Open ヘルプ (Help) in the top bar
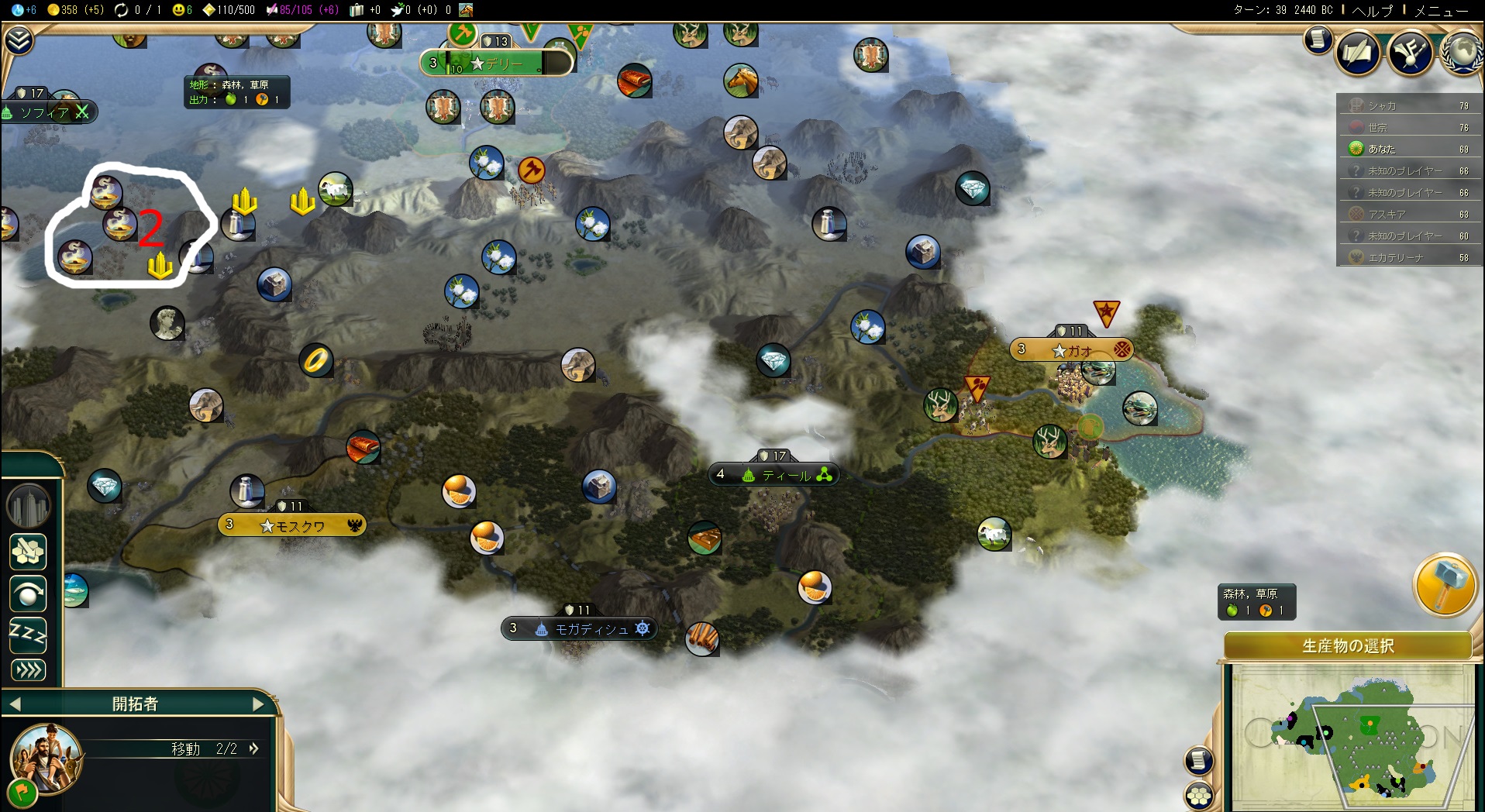This screenshot has height=812, width=1485. 1373,11
